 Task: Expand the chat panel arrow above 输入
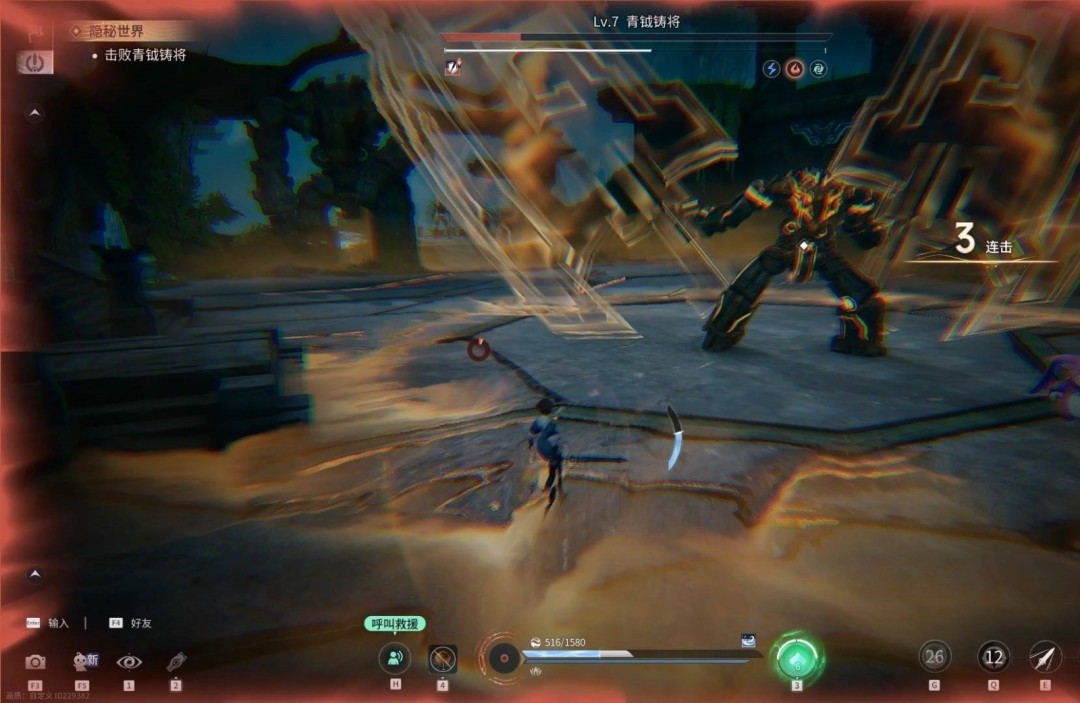[35, 574]
